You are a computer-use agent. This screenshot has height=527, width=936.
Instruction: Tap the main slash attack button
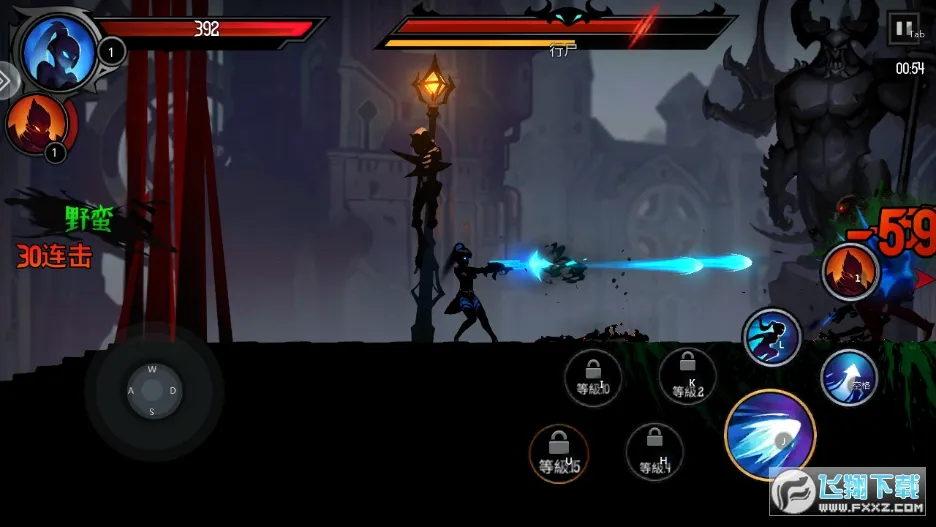click(770, 435)
